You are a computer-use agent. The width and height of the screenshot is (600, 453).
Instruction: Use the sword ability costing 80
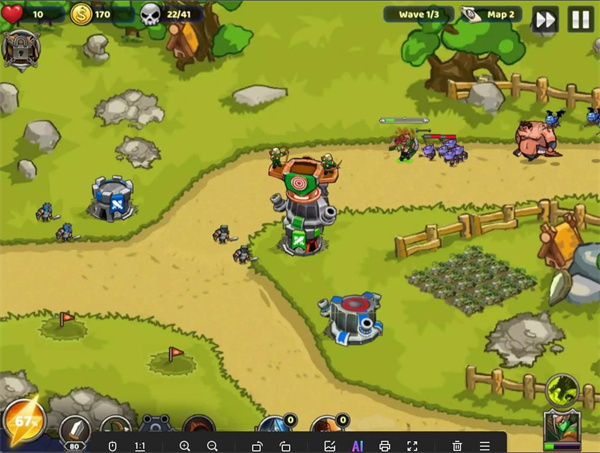(x=74, y=431)
